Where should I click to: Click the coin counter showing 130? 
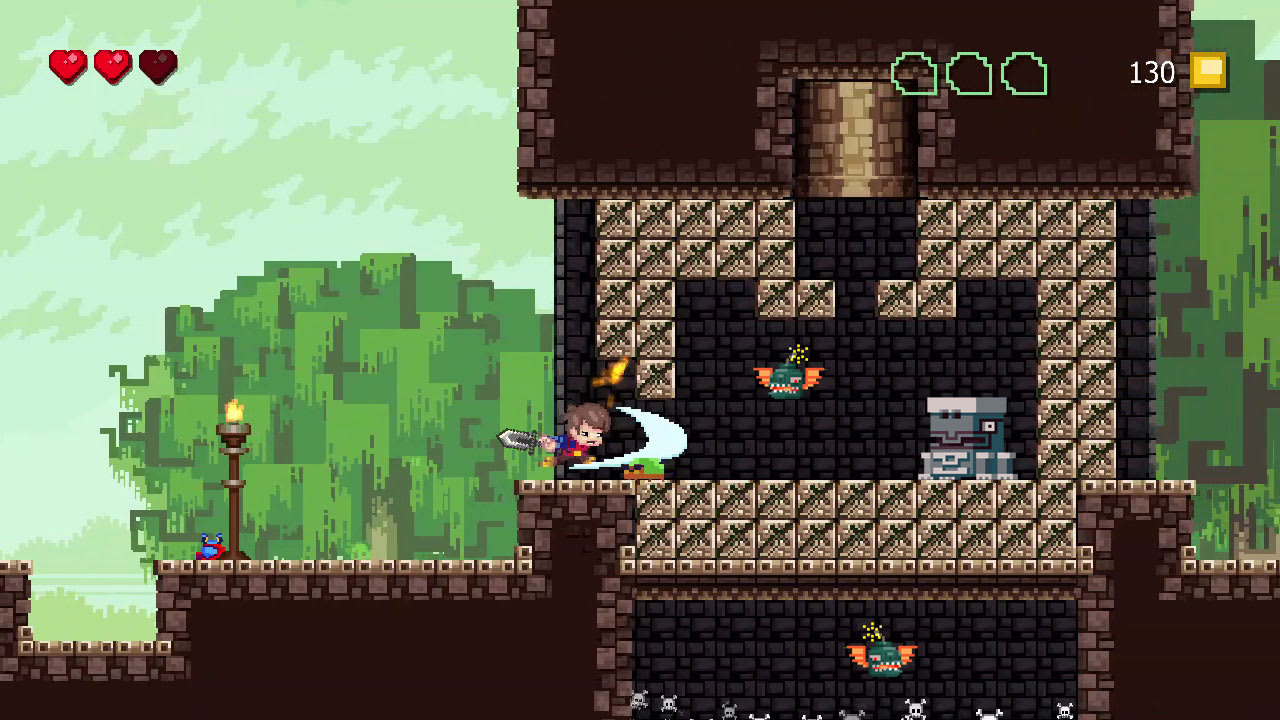tap(1152, 73)
